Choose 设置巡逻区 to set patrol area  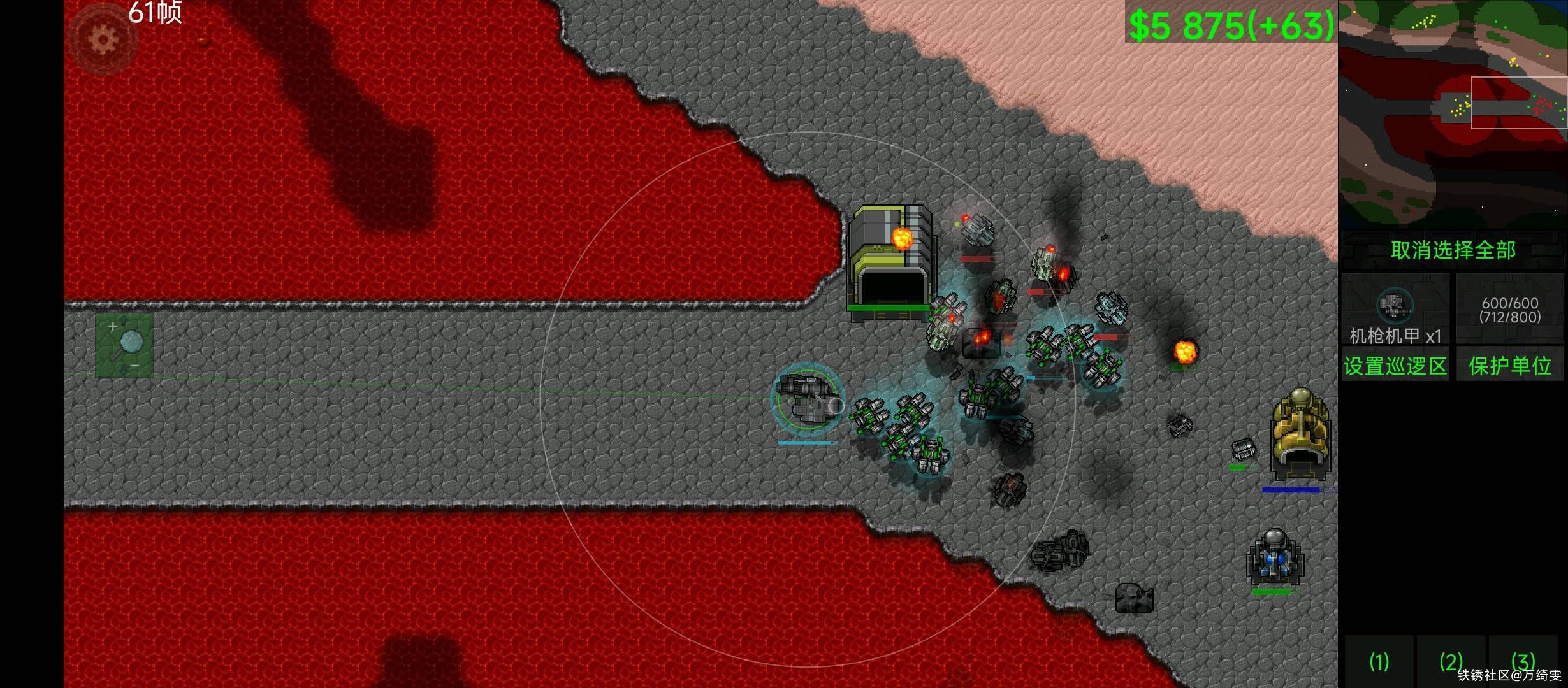tap(1395, 366)
